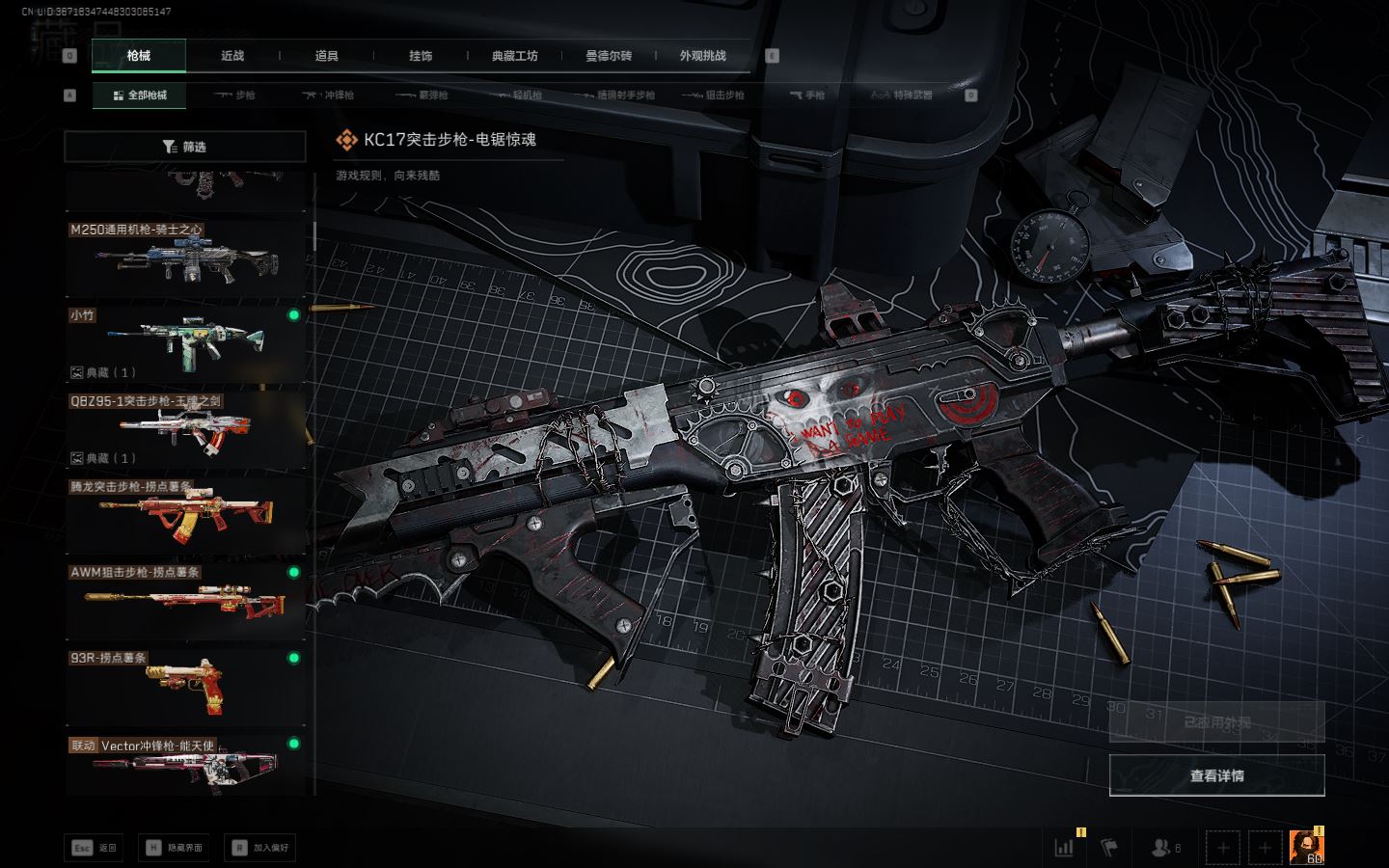Select the 全部枪械 (all firearms) filter
Viewport: 1389px width, 868px height.
140,95
